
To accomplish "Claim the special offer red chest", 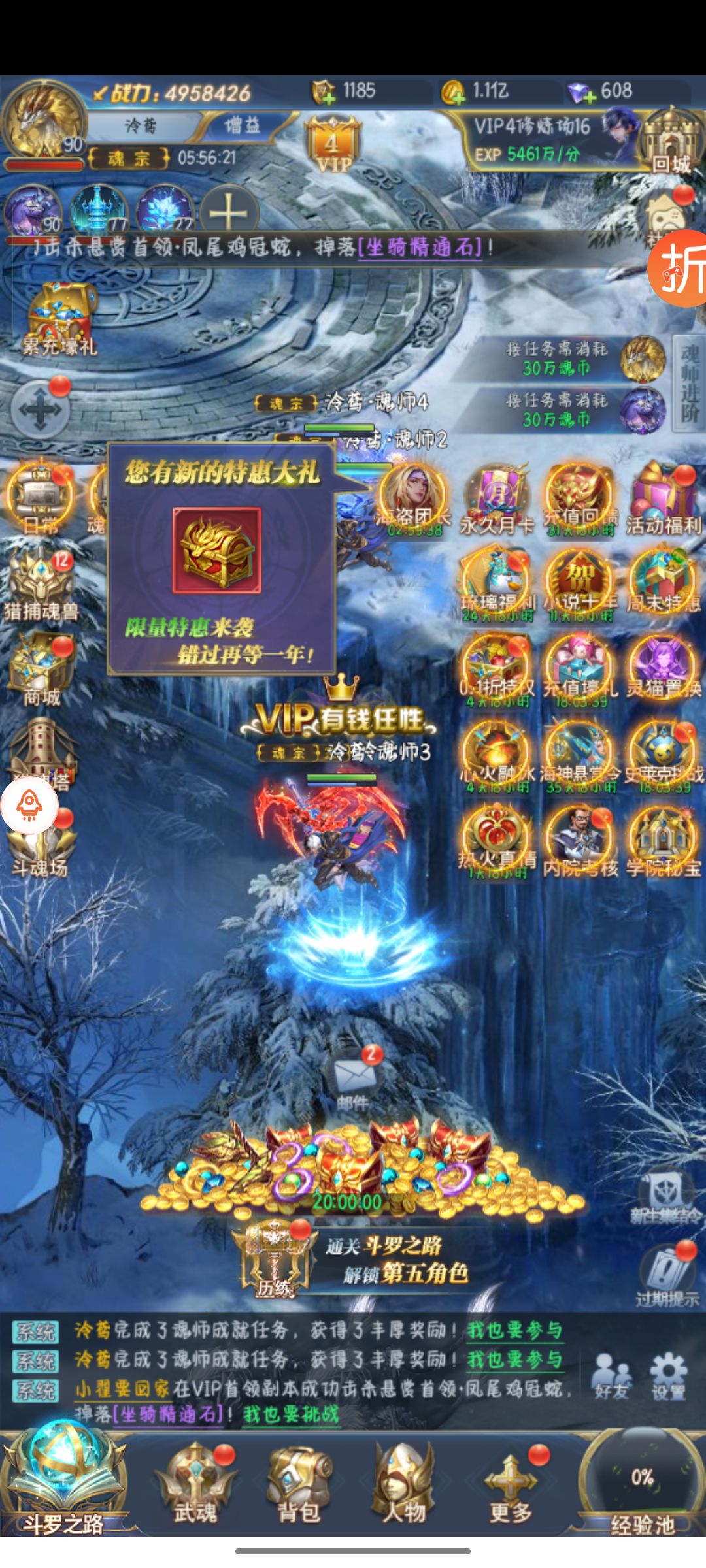I will 216,549.
